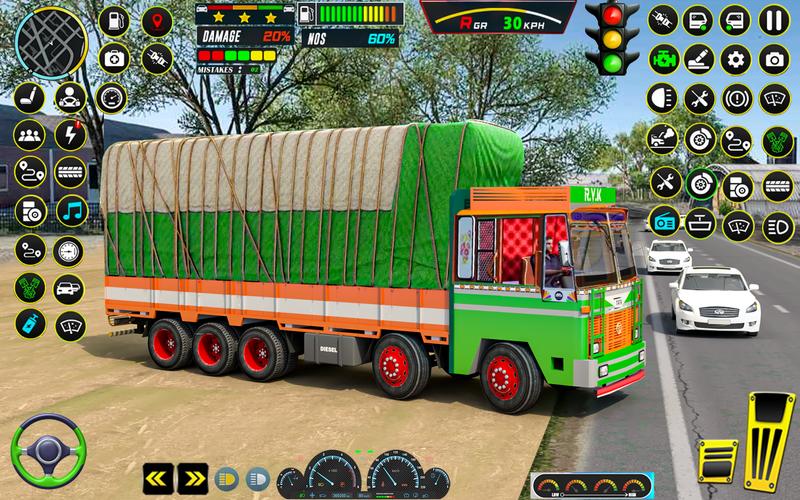The width and height of the screenshot is (800, 500).
Task: Hit the brake pedal
Action: point(718,458)
